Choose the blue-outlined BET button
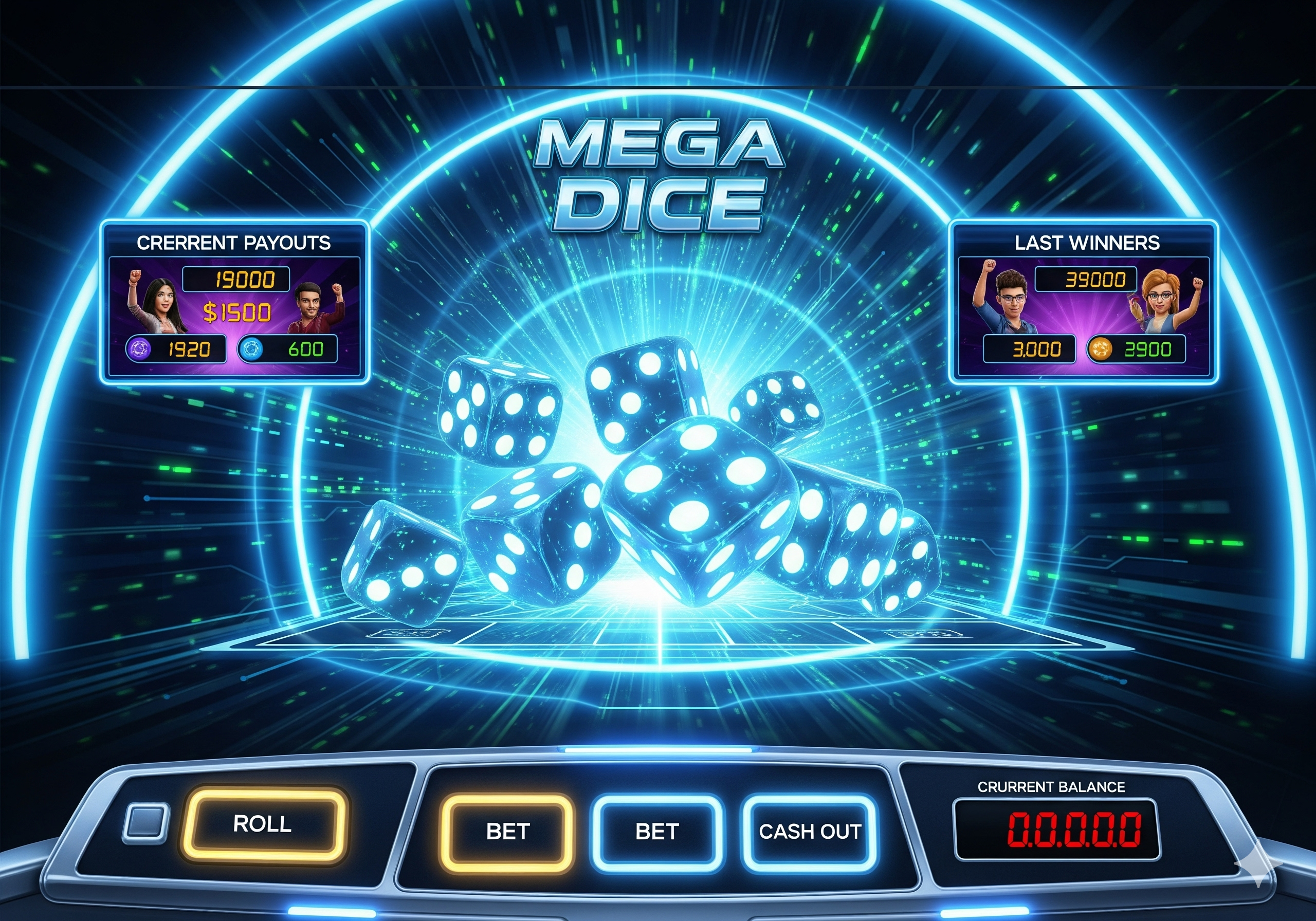This screenshot has width=1316, height=921. pyautogui.click(x=657, y=831)
